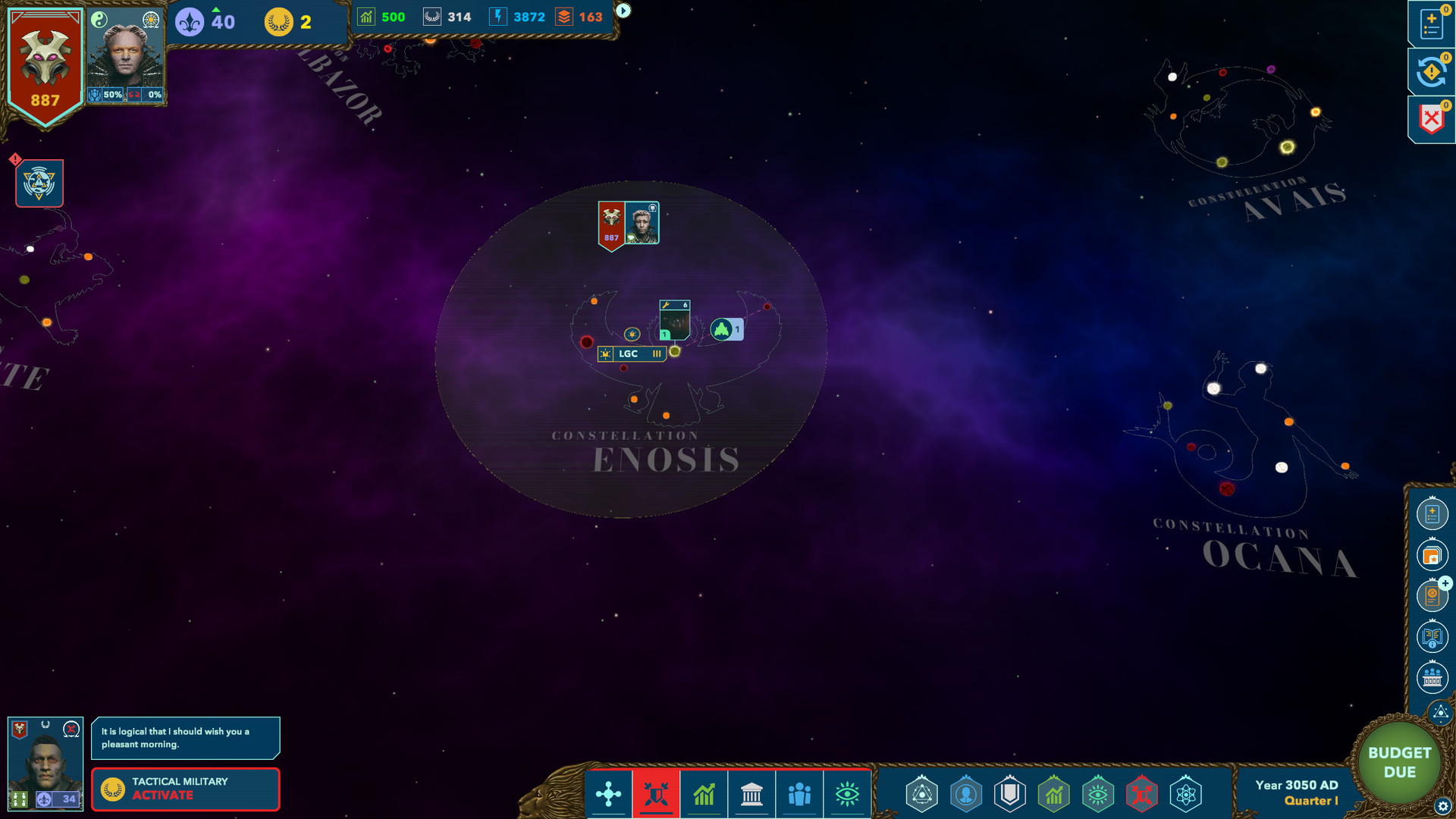Screen dimensions: 1456x819
Task: Toggle the red X alert icon top right
Action: 1430,118
